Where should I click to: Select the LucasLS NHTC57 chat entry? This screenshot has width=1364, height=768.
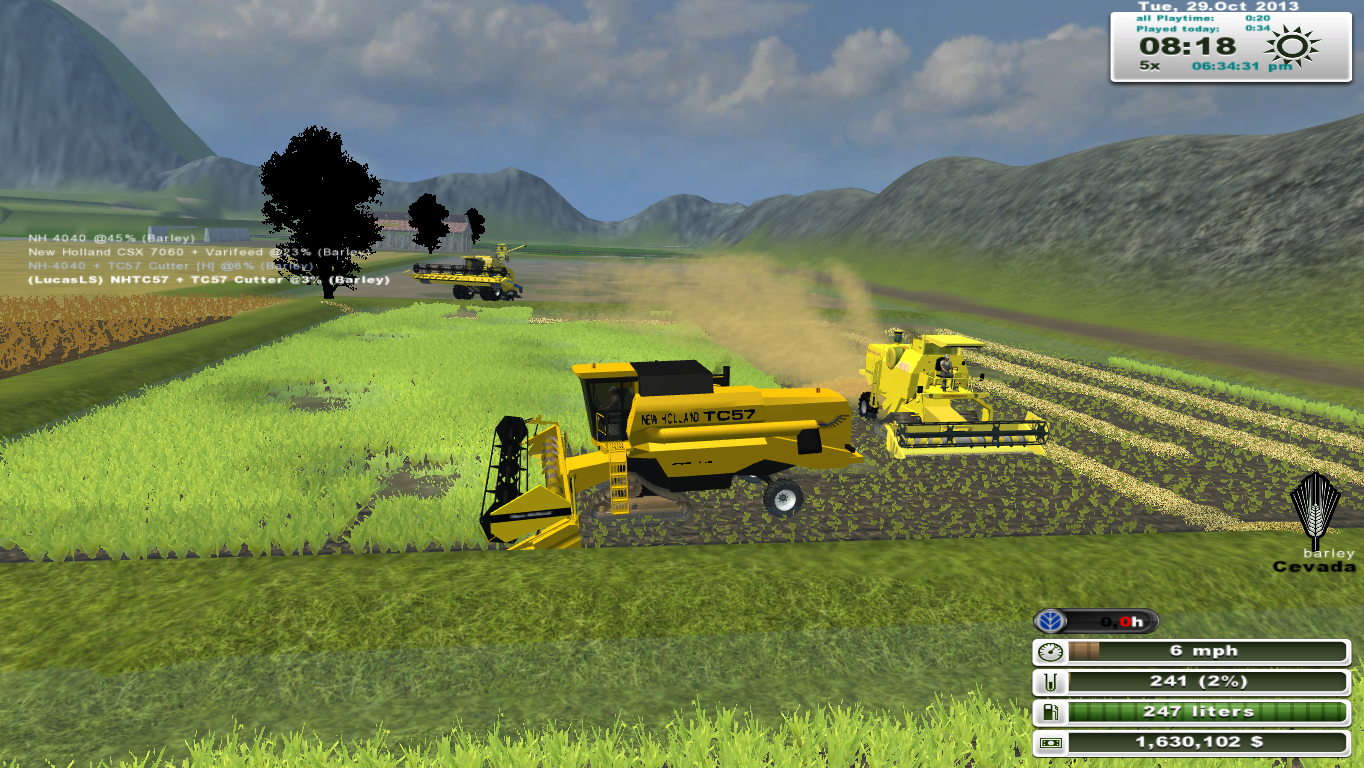[208, 280]
